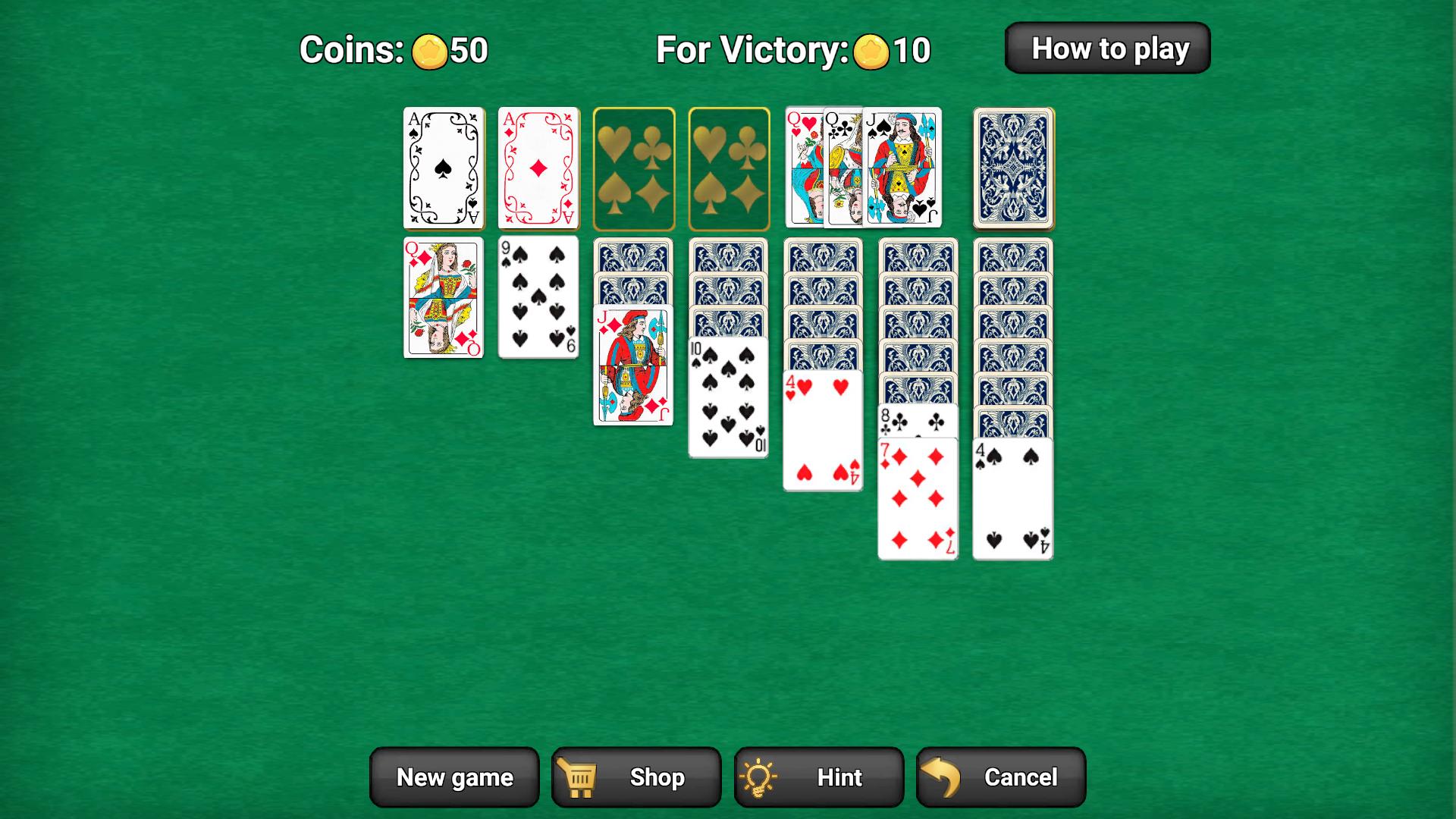Request a Hint

coord(819,777)
